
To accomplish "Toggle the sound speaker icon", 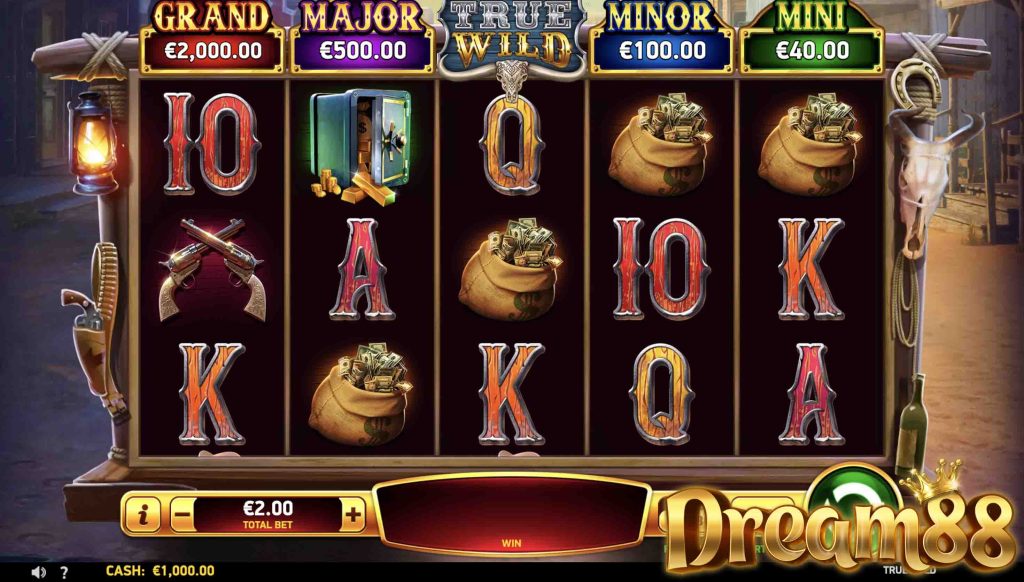I will tap(38, 572).
